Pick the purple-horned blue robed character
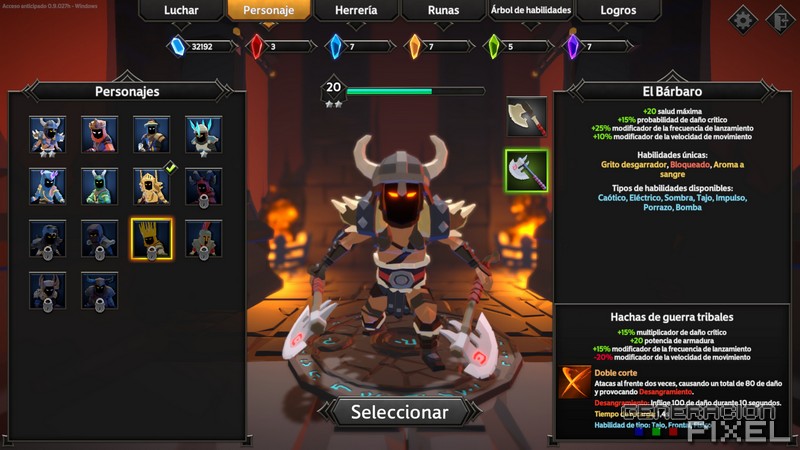This screenshot has height=450, width=800. tap(47, 186)
